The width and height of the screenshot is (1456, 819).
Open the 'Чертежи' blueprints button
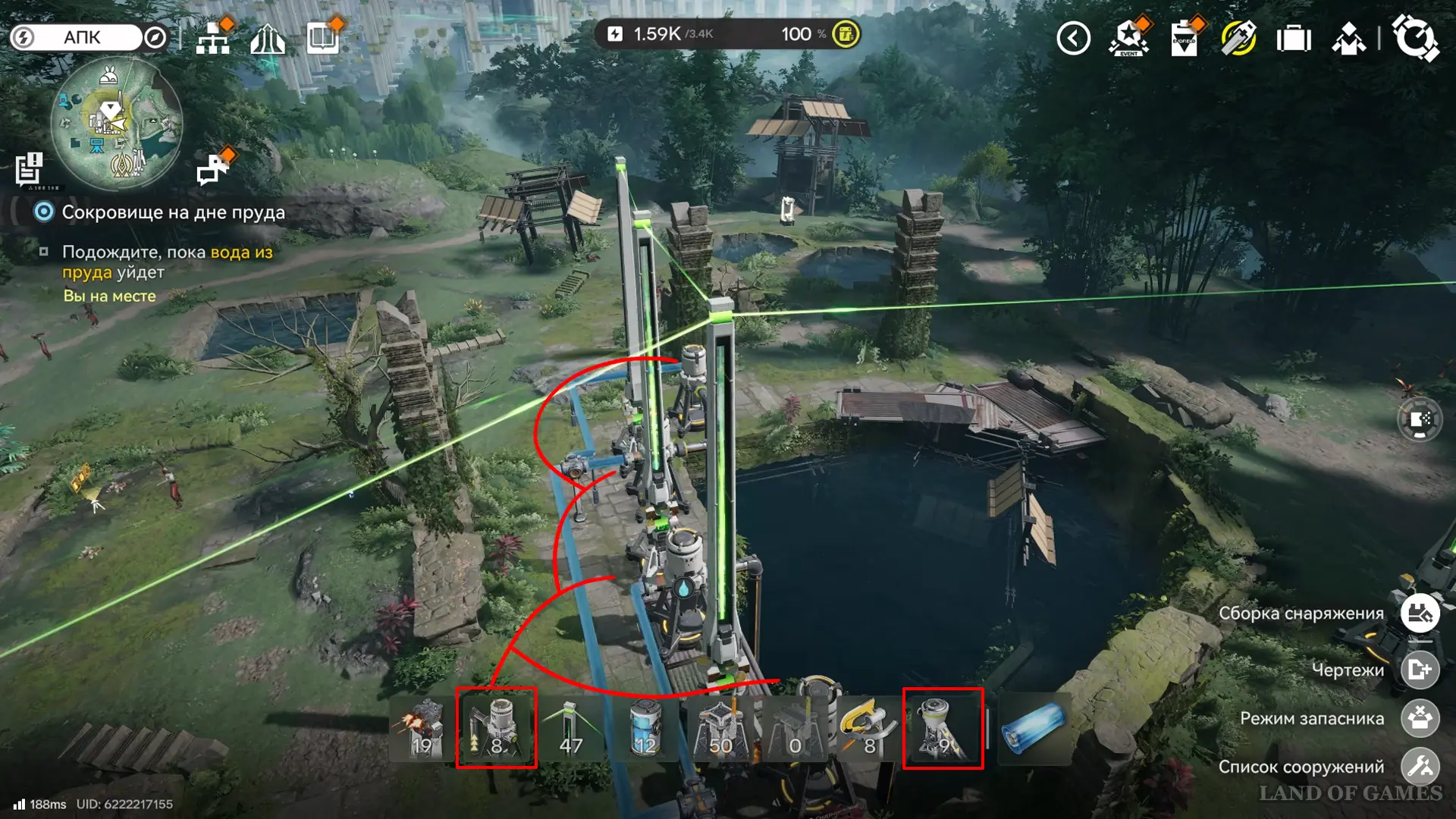coord(1420,670)
